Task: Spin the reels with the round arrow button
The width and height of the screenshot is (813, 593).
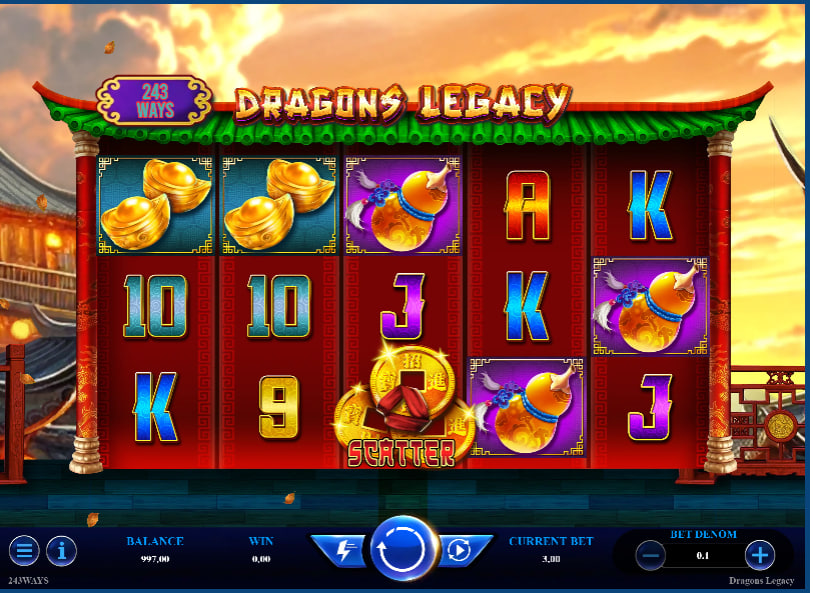Action: coord(404,549)
